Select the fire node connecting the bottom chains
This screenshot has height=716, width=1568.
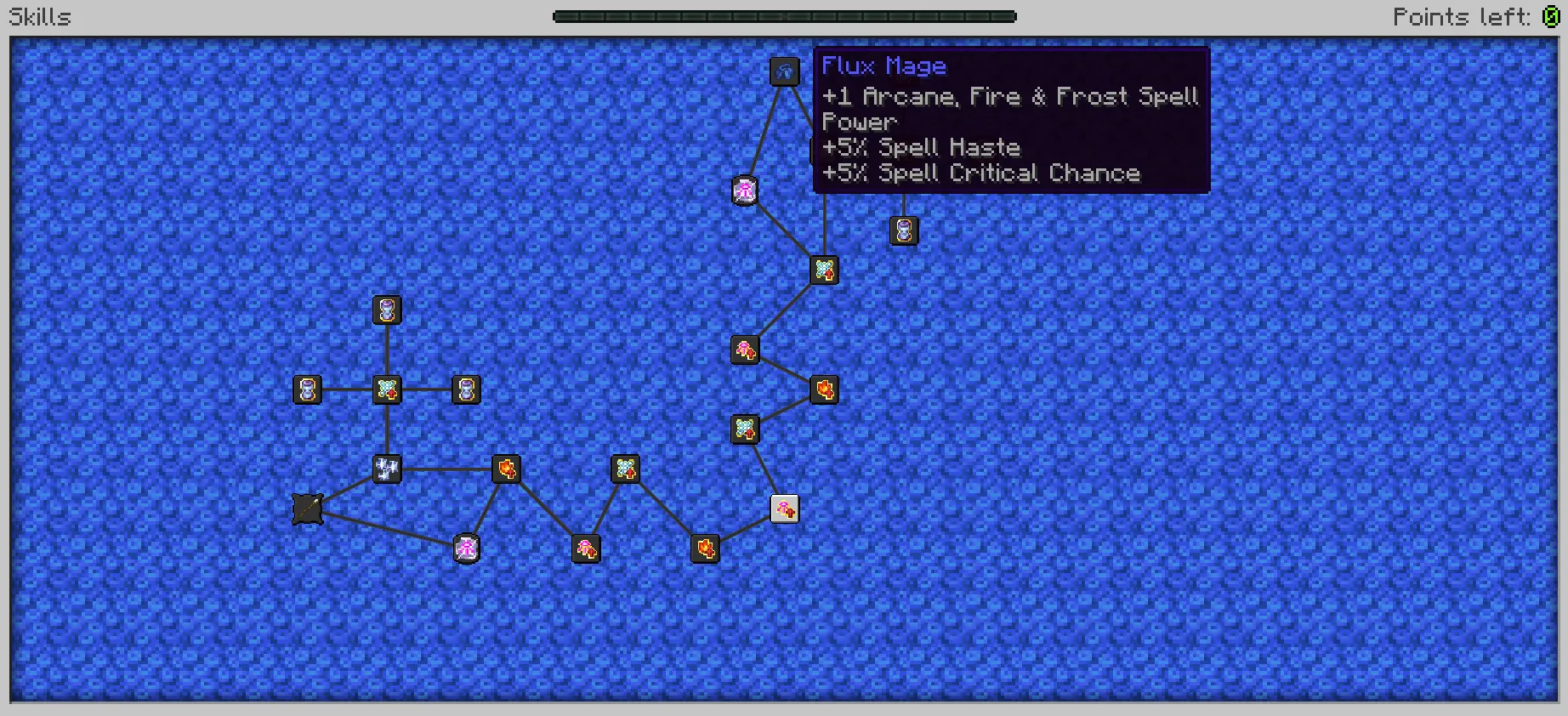[705, 549]
